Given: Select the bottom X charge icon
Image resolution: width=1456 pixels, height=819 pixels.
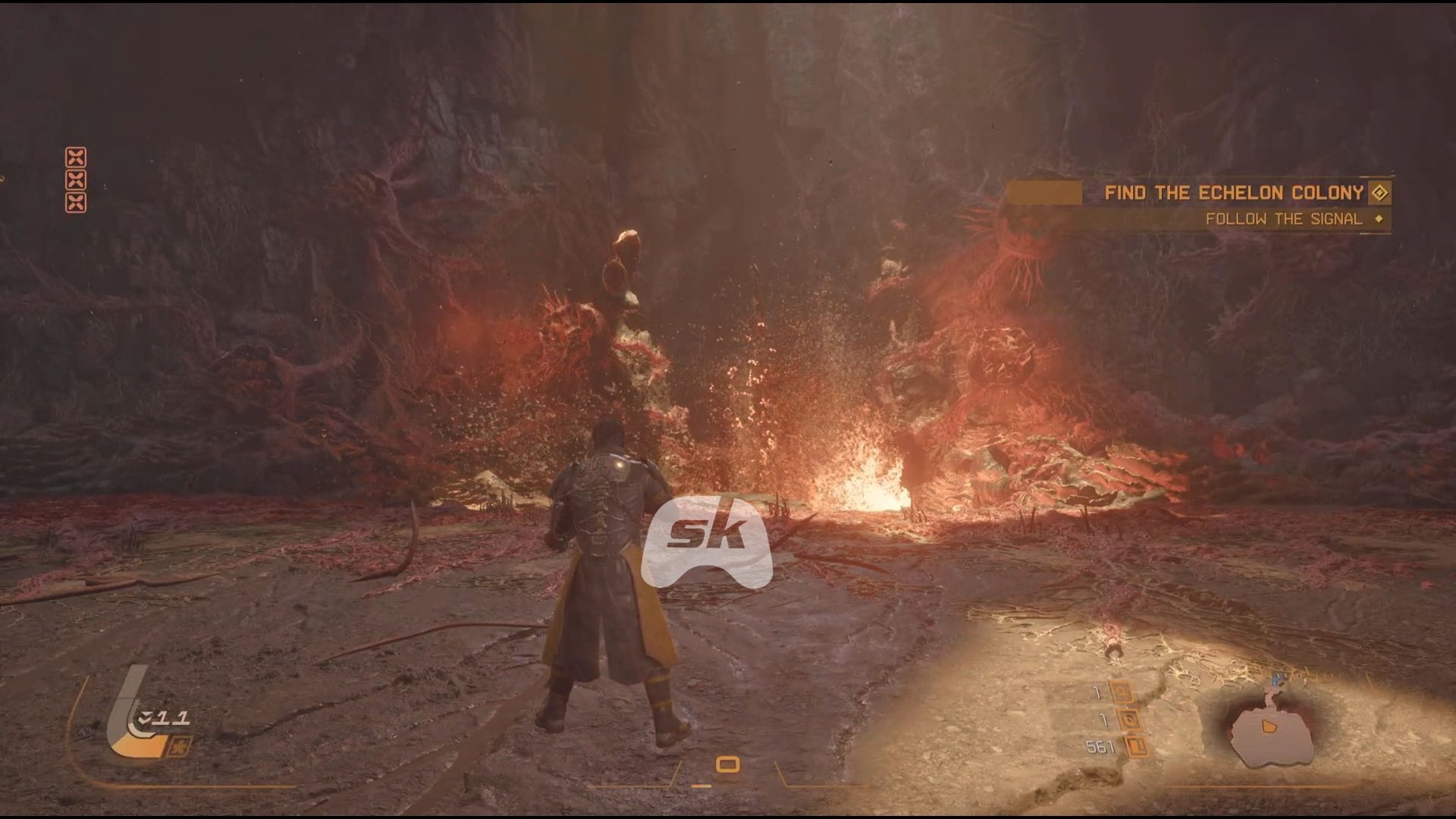Looking at the screenshot, I should click(x=76, y=202).
